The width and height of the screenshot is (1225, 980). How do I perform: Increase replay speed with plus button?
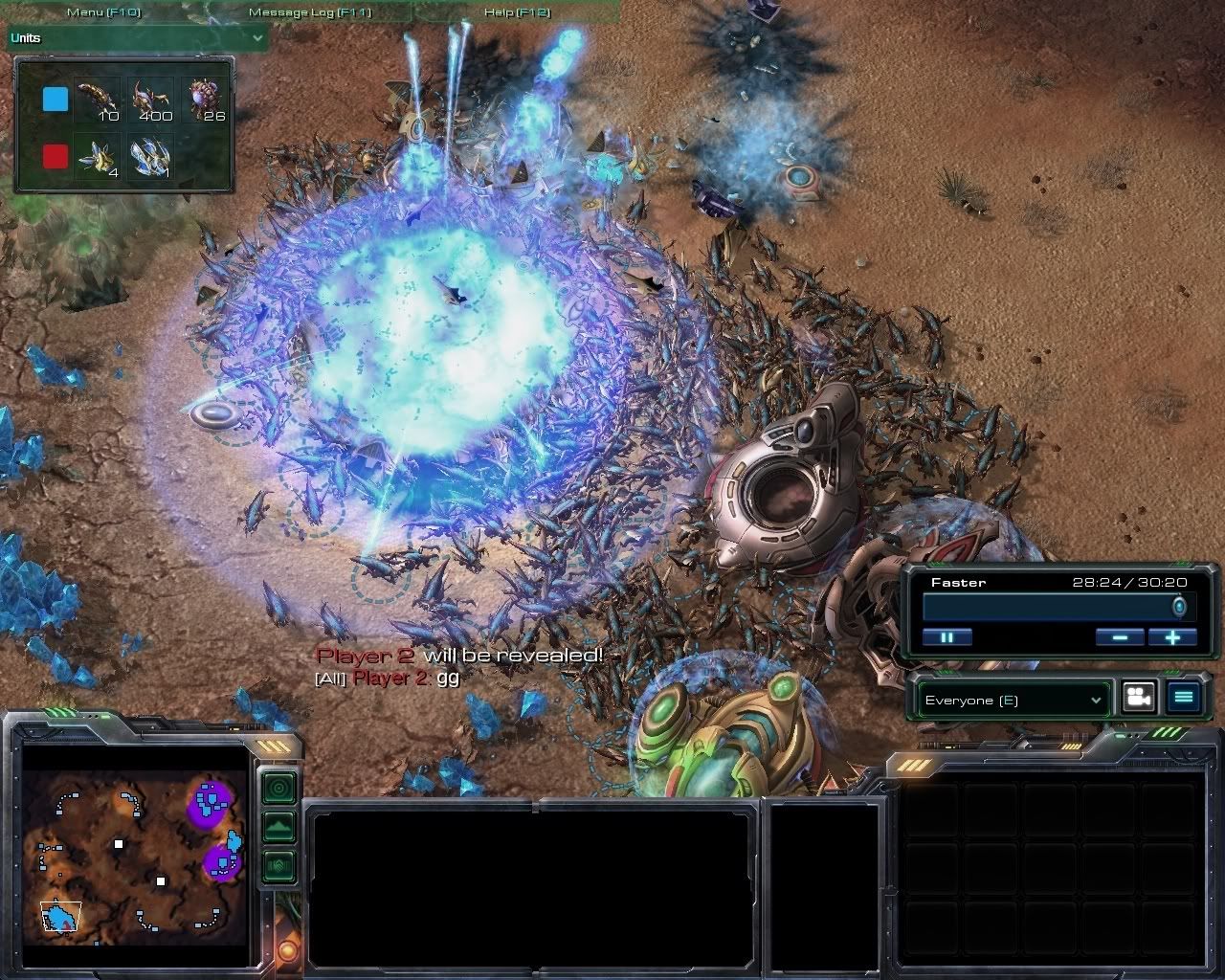(1173, 637)
